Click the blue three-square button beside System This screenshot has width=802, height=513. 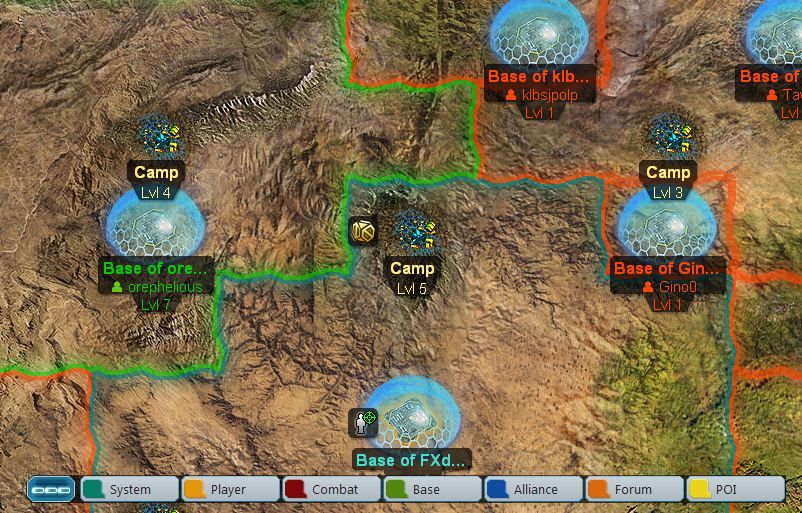click(51, 489)
